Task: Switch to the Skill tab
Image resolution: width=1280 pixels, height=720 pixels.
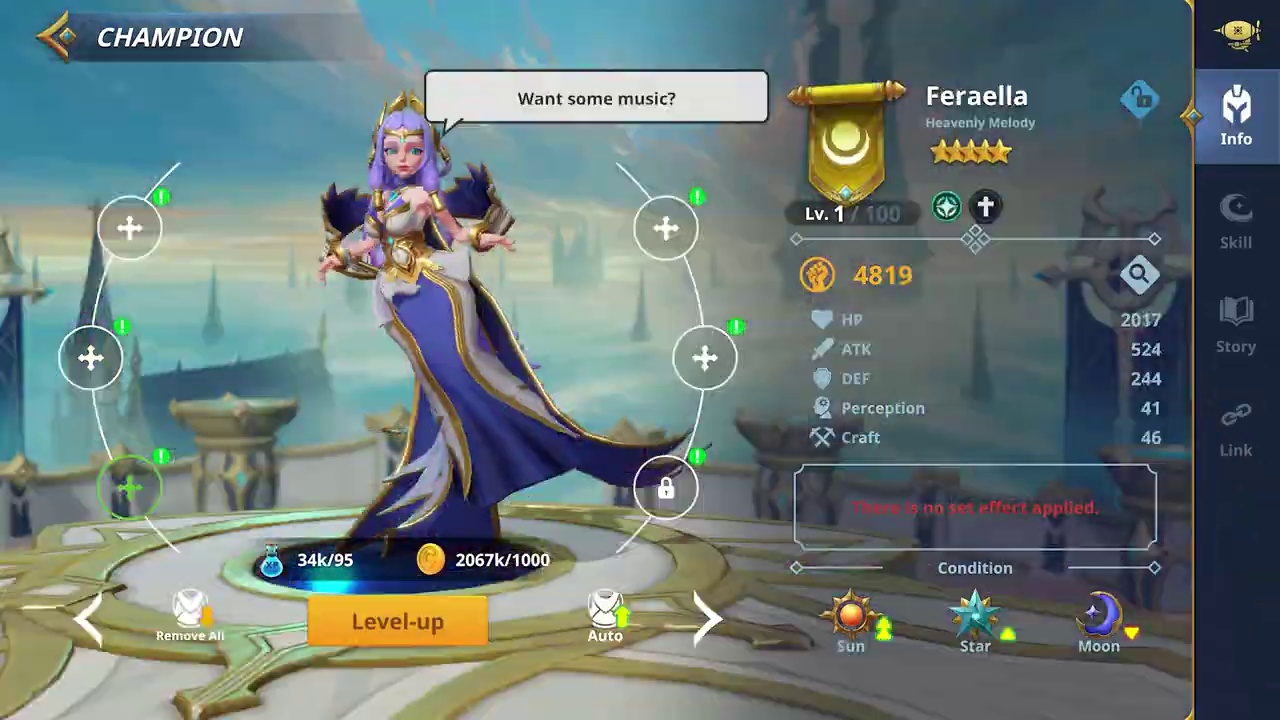Action: (1236, 220)
